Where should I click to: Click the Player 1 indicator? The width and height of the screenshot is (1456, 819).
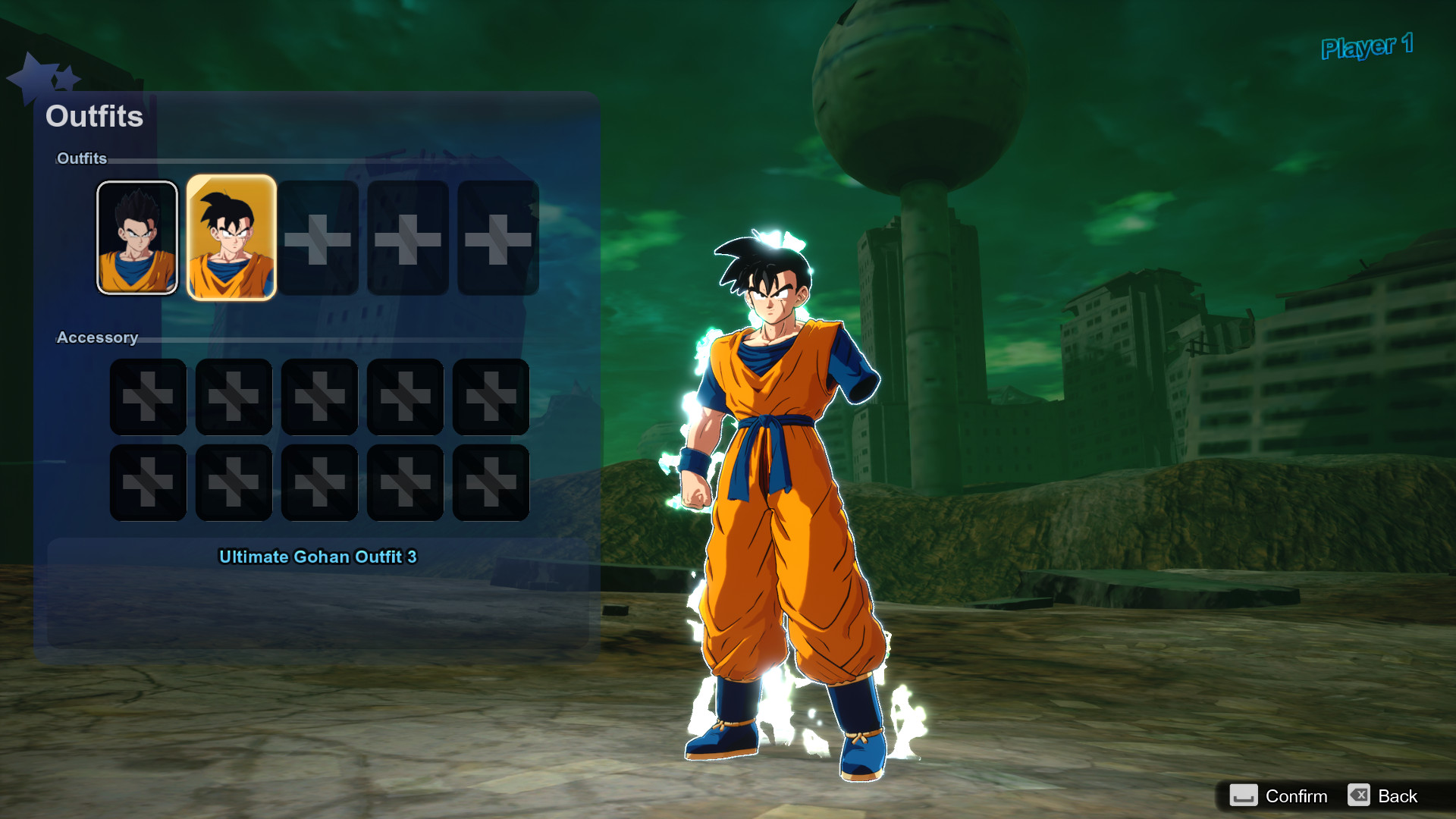click(x=1367, y=47)
